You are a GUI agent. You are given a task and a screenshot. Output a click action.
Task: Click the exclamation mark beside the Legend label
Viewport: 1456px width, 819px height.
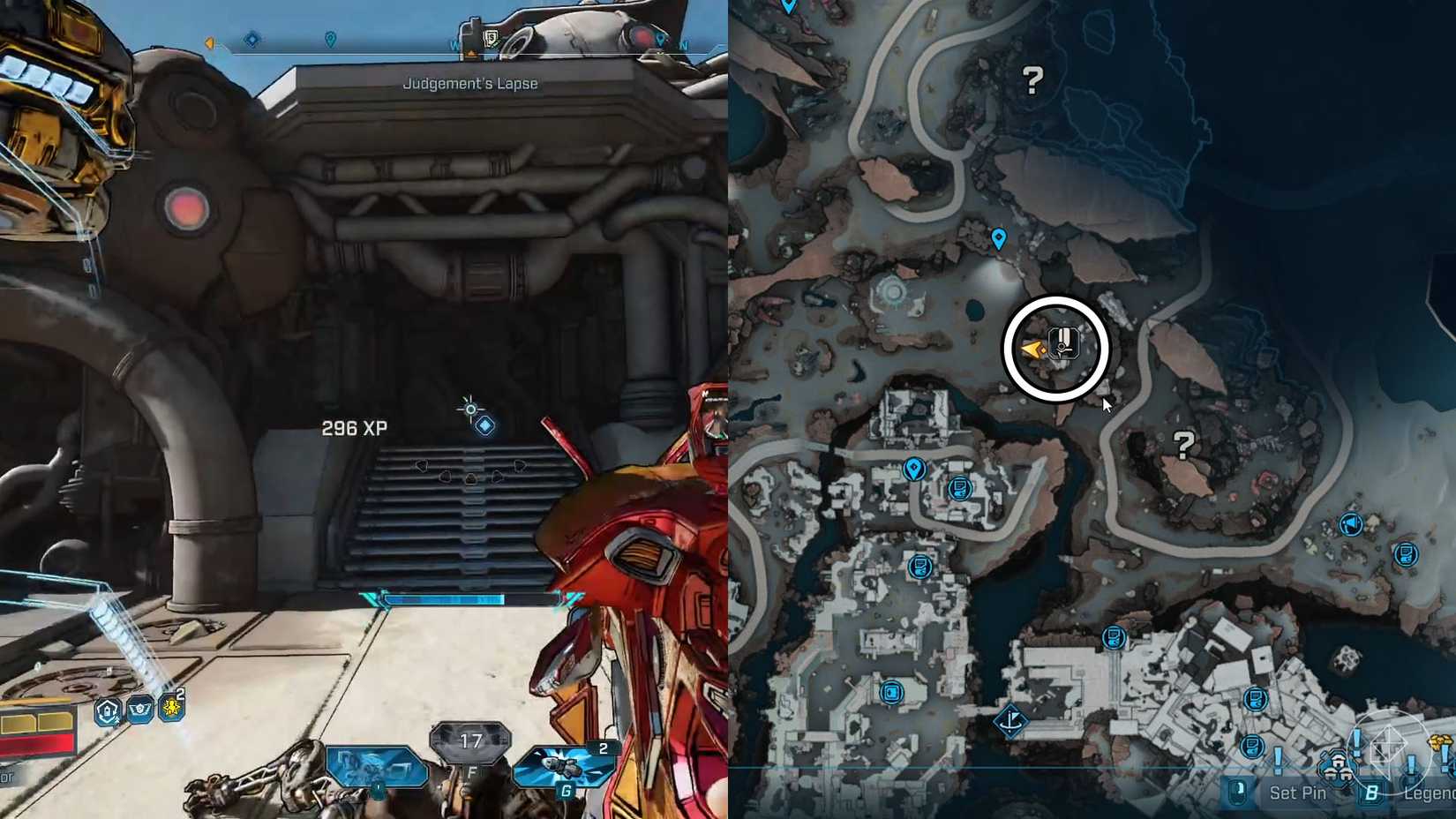(1411, 766)
